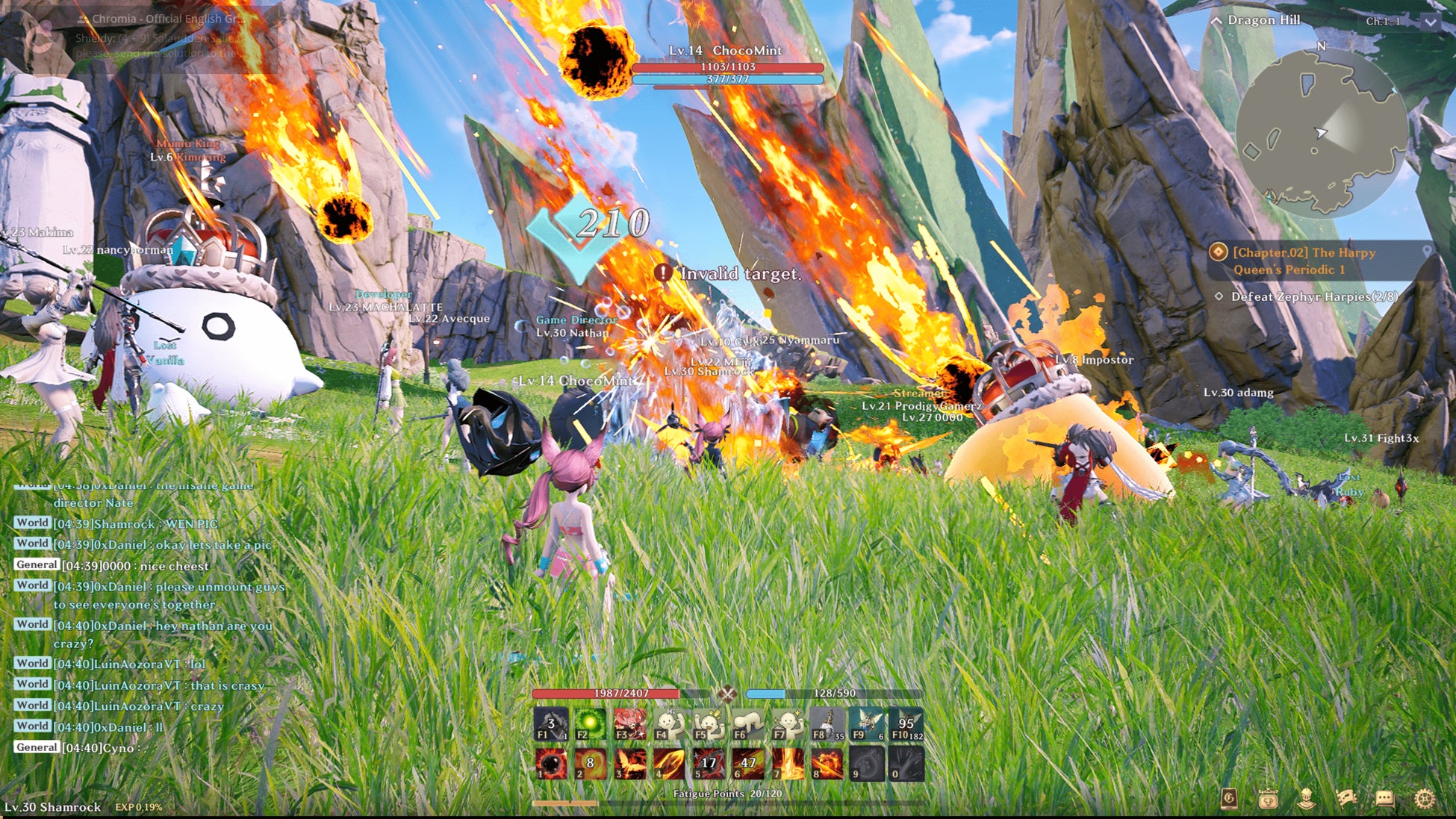Open the guild flag menu icon

coord(1345,799)
